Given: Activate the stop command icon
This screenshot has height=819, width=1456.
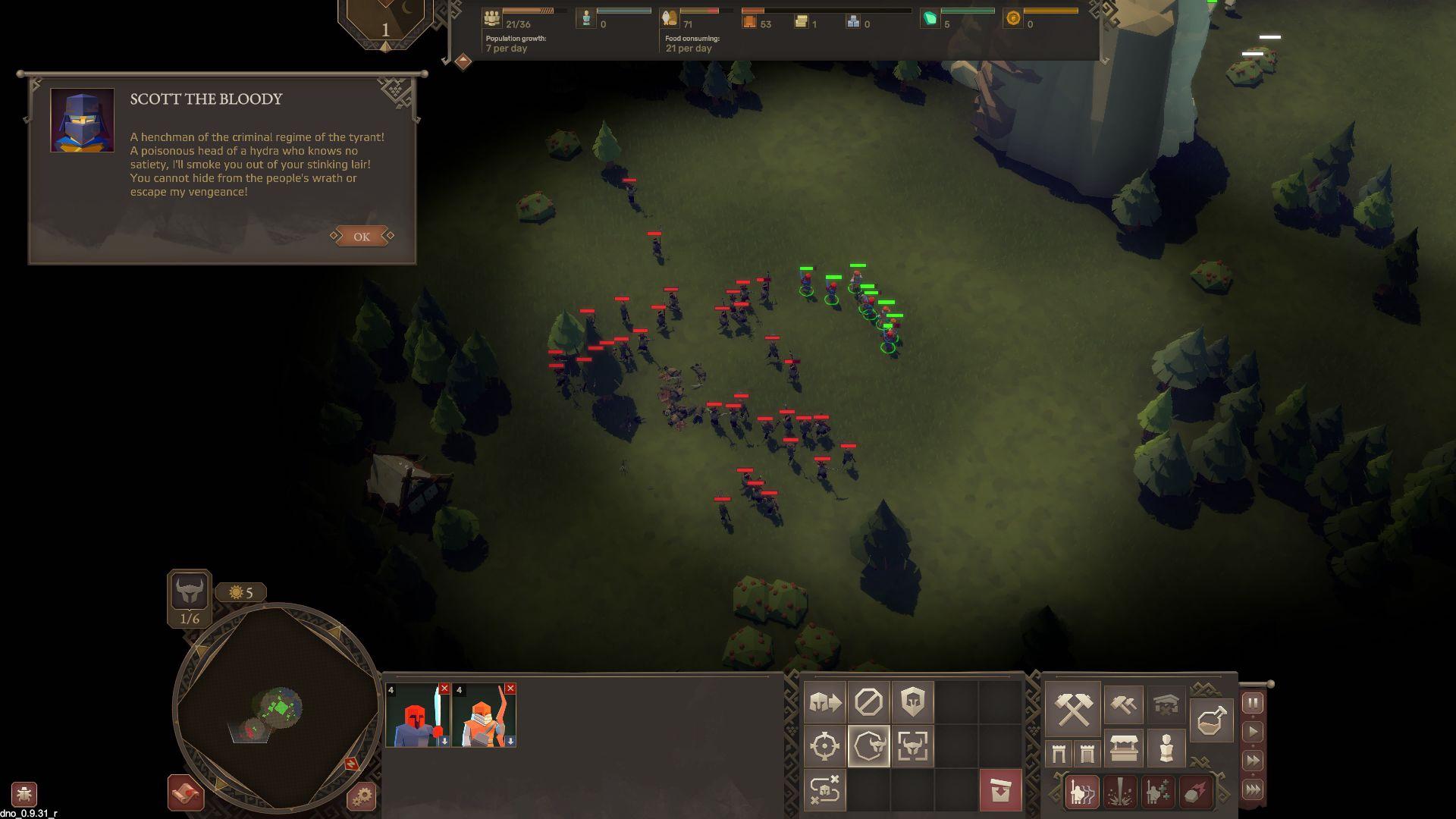Looking at the screenshot, I should (x=868, y=702).
